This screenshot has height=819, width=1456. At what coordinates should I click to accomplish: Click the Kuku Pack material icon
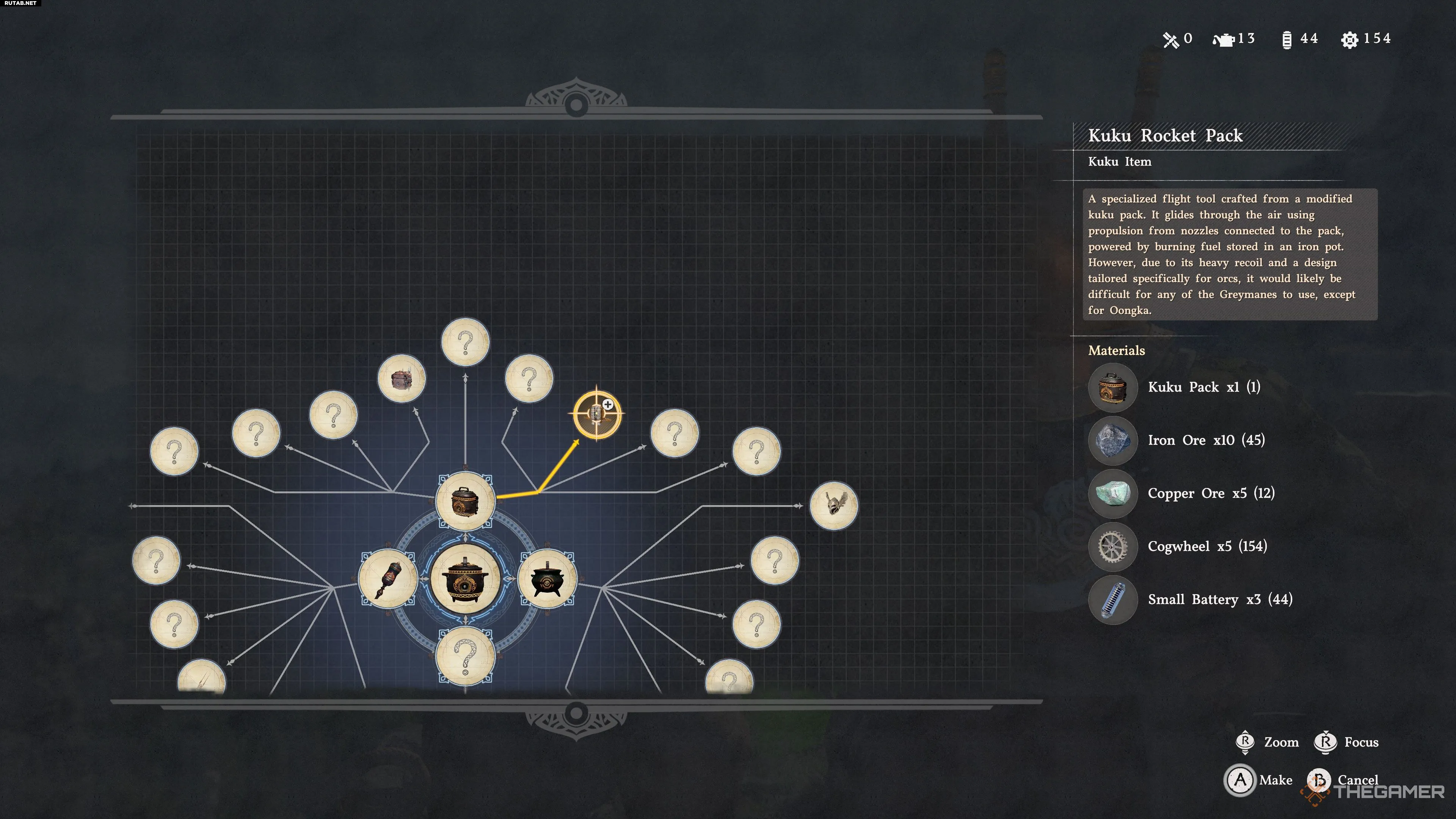1112,388
